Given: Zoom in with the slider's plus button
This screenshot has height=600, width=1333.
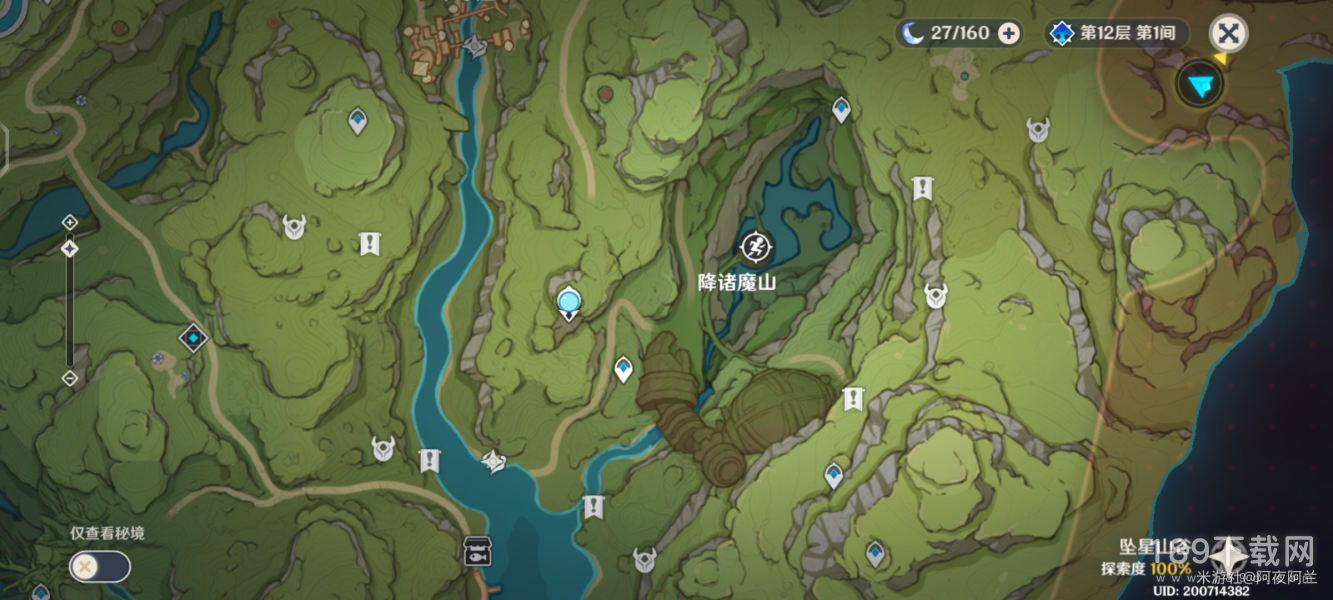Looking at the screenshot, I should pyautogui.click(x=70, y=221).
